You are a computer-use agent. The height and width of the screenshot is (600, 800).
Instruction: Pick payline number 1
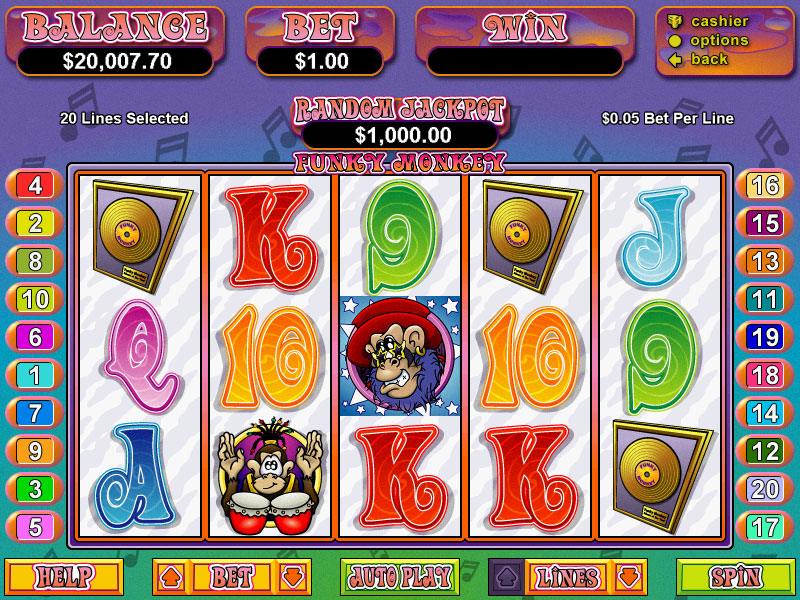pos(35,375)
